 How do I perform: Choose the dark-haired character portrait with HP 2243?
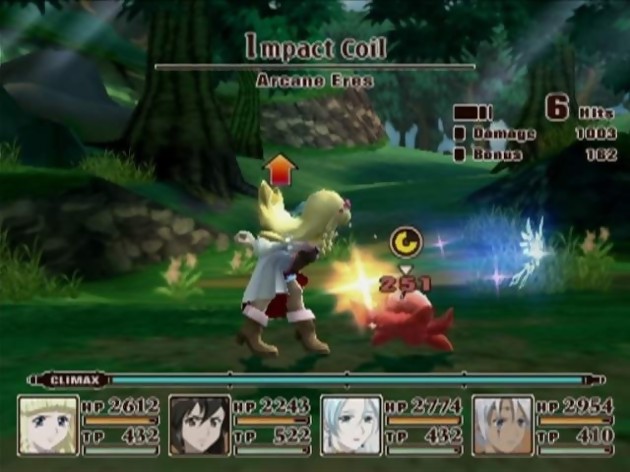(199, 426)
